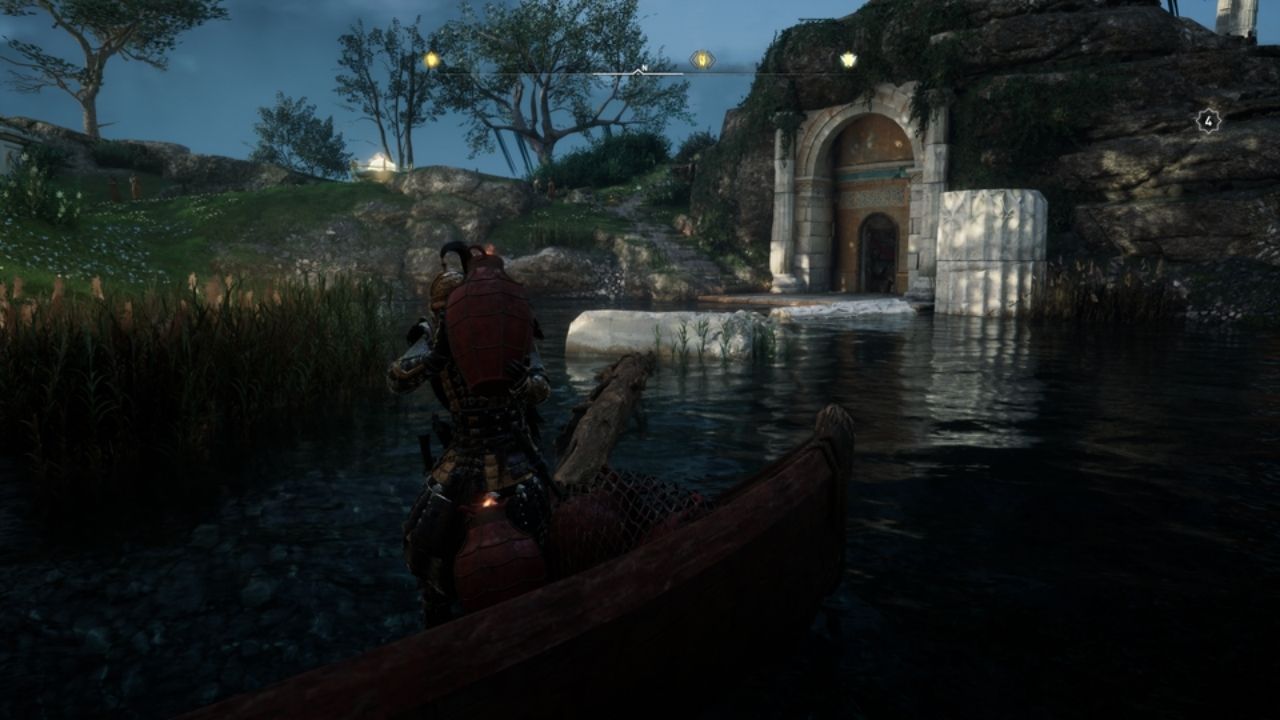Click the glowing lantern icon above the cave entrance
This screenshot has width=1280, height=720.
point(849,60)
